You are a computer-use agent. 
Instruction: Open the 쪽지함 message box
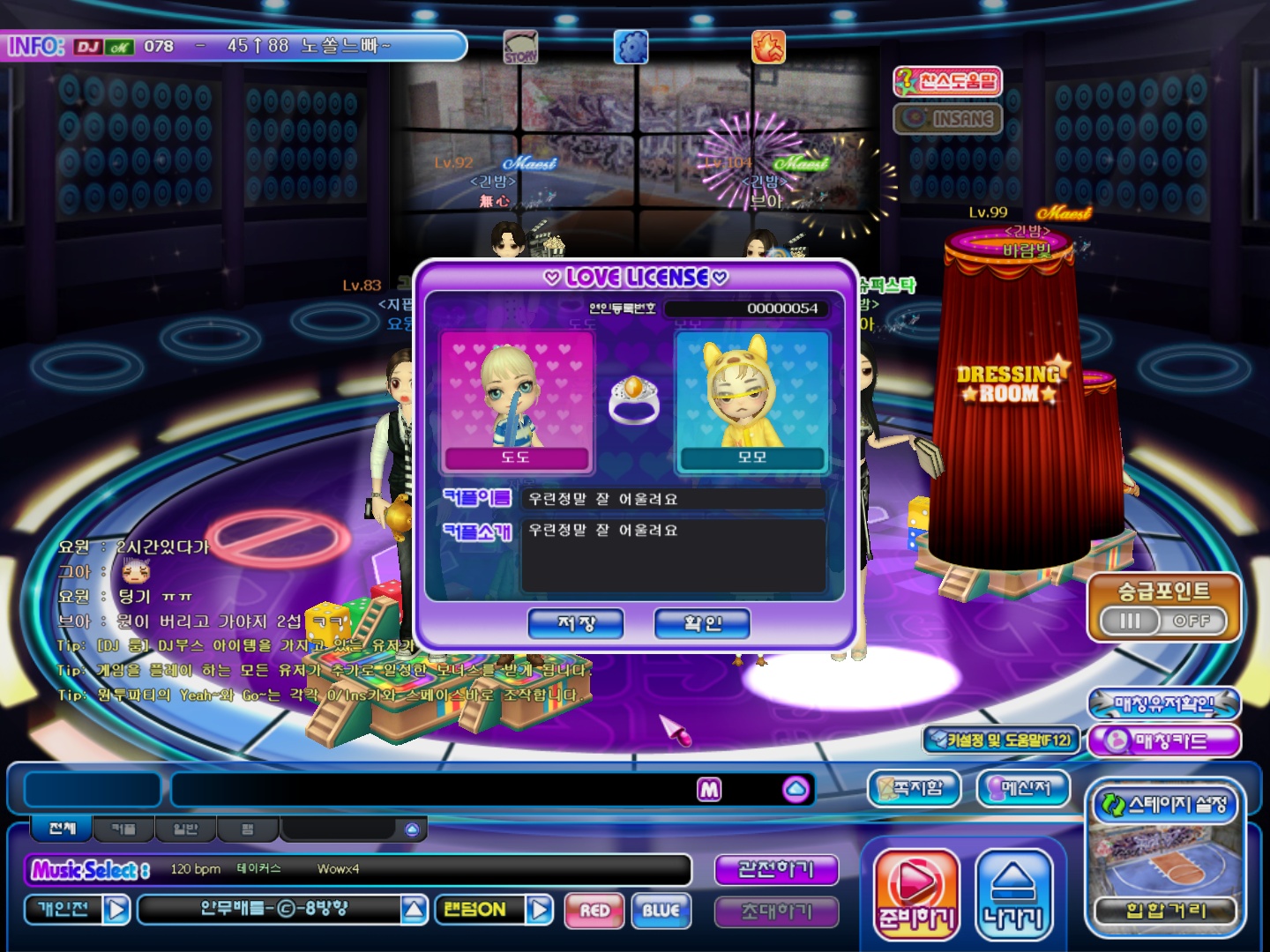[x=913, y=788]
